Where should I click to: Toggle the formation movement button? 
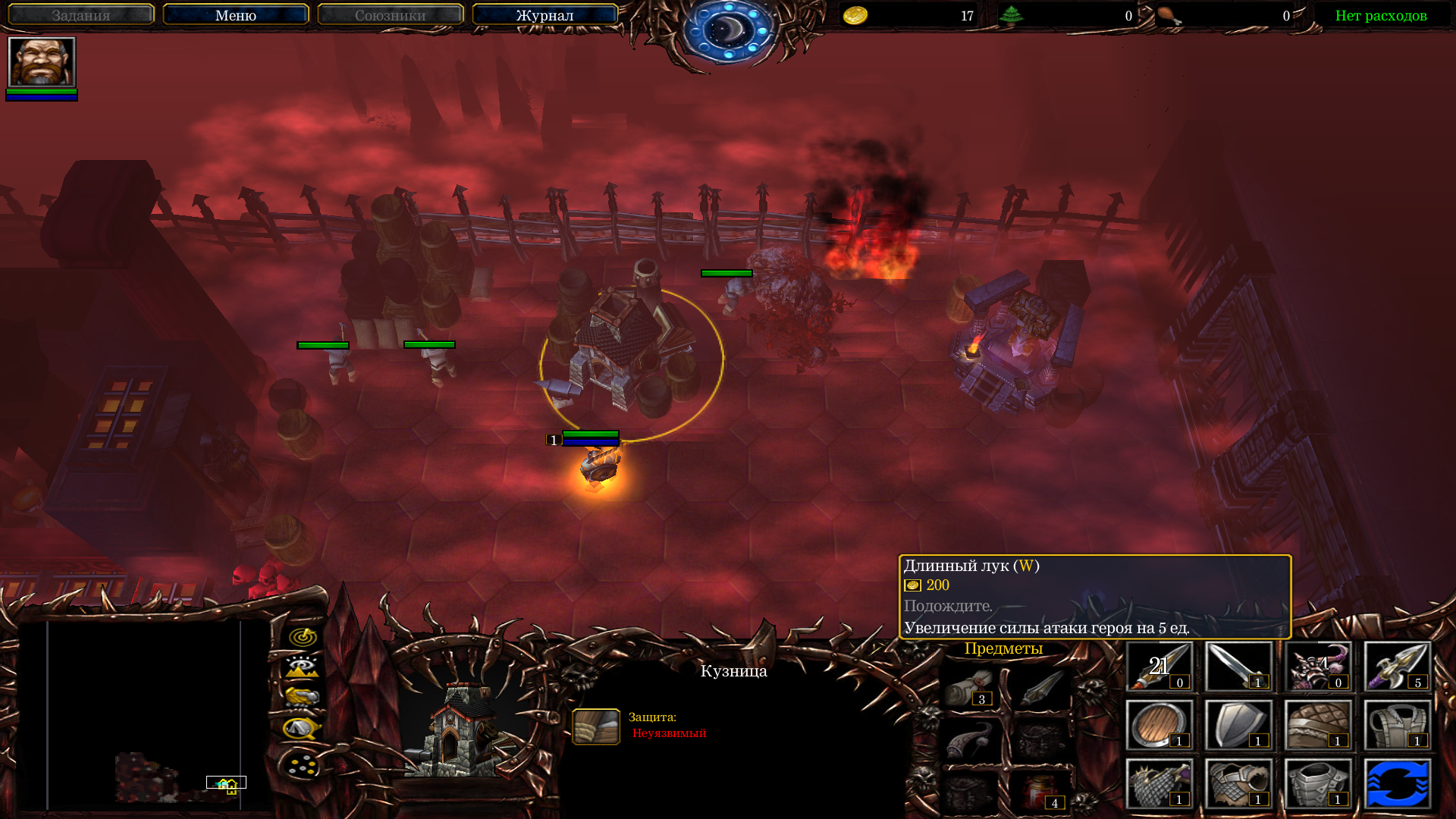pyautogui.click(x=303, y=764)
